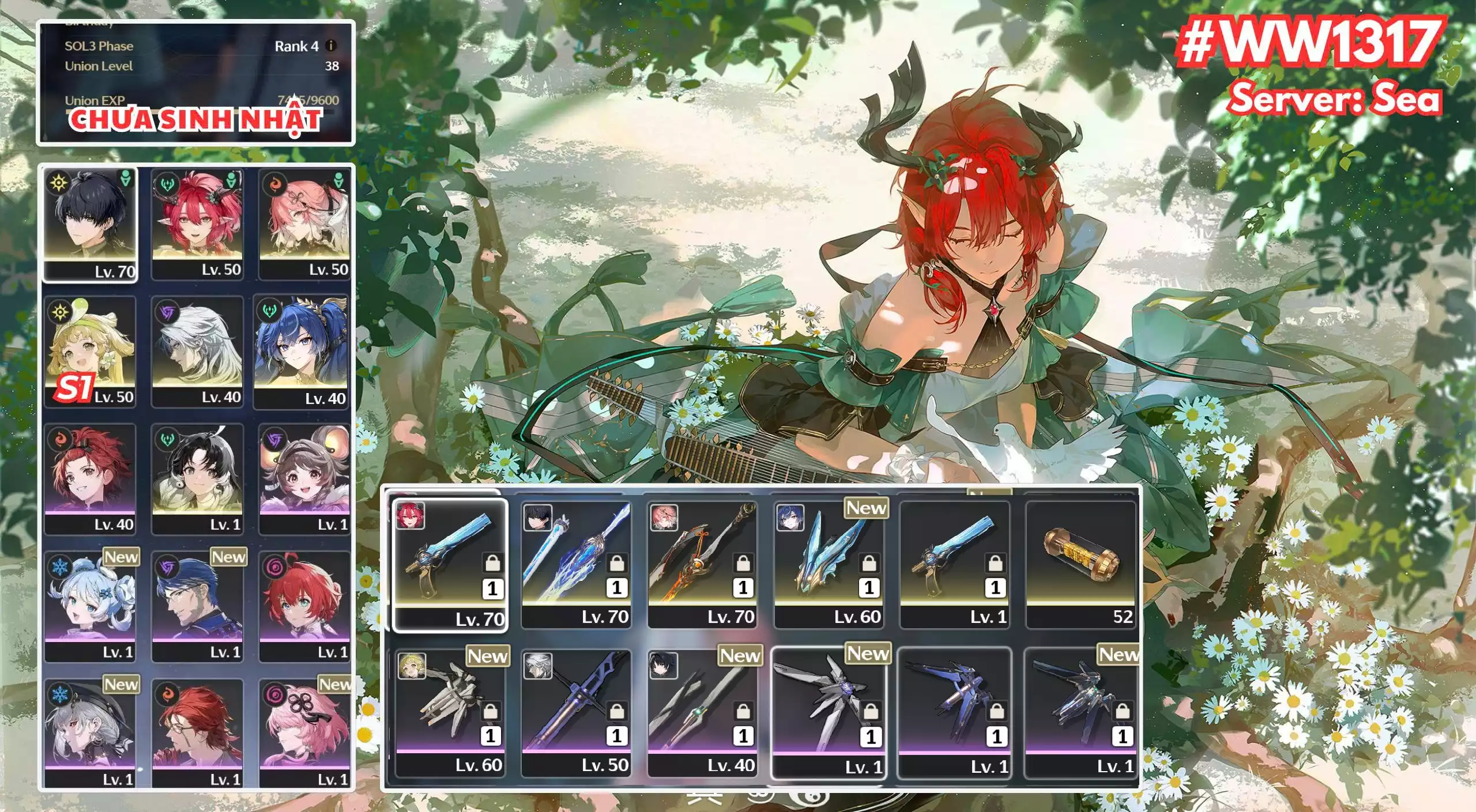Image resolution: width=1476 pixels, height=812 pixels.
Task: Pick the blue-haired man with glasses
Action: 197,607
